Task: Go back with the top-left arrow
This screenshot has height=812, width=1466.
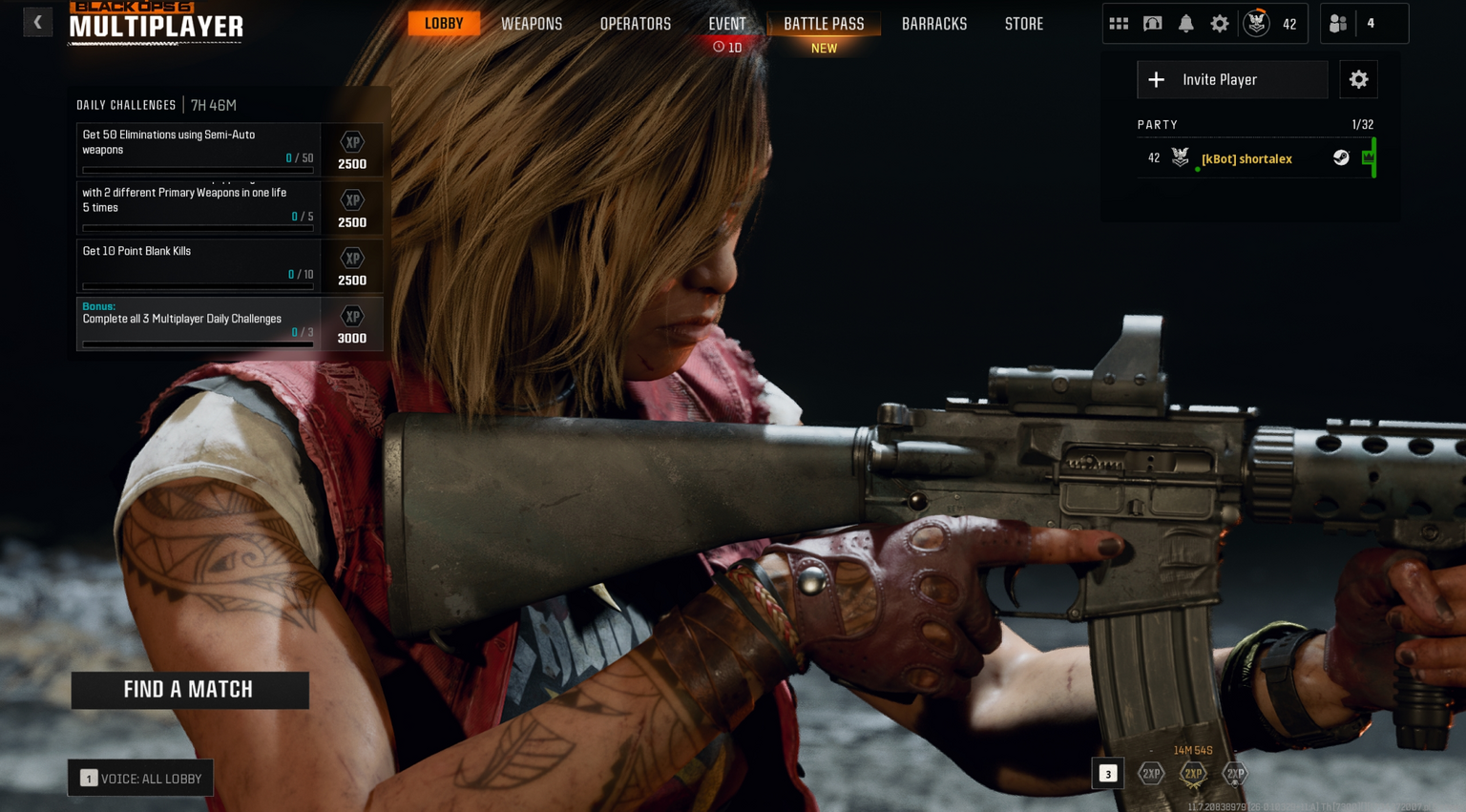Action: (x=37, y=22)
